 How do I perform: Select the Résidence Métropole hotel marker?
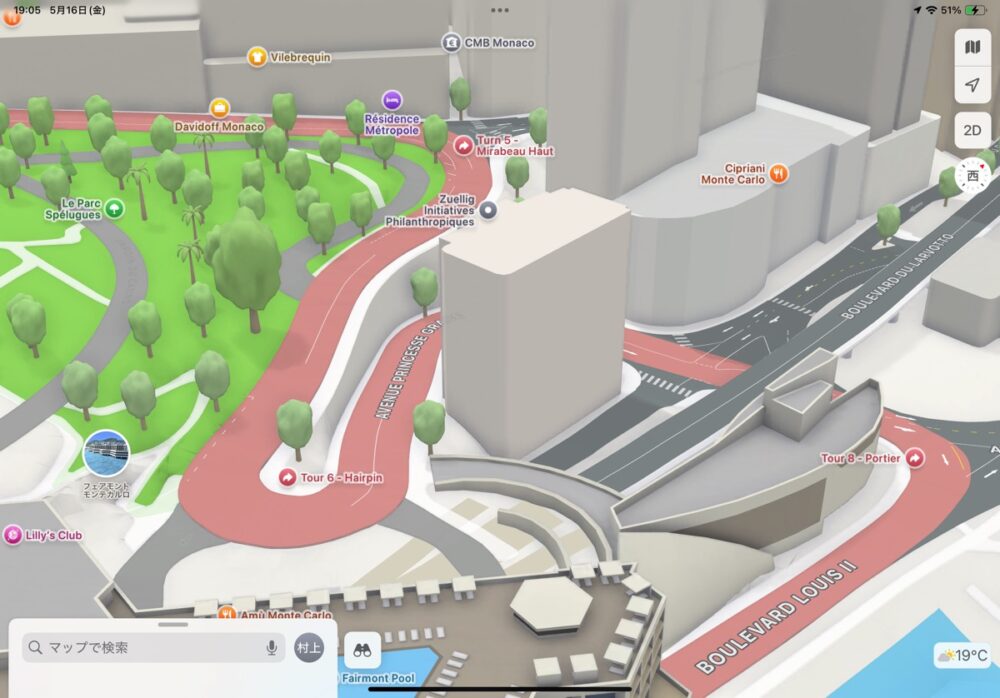[392, 100]
